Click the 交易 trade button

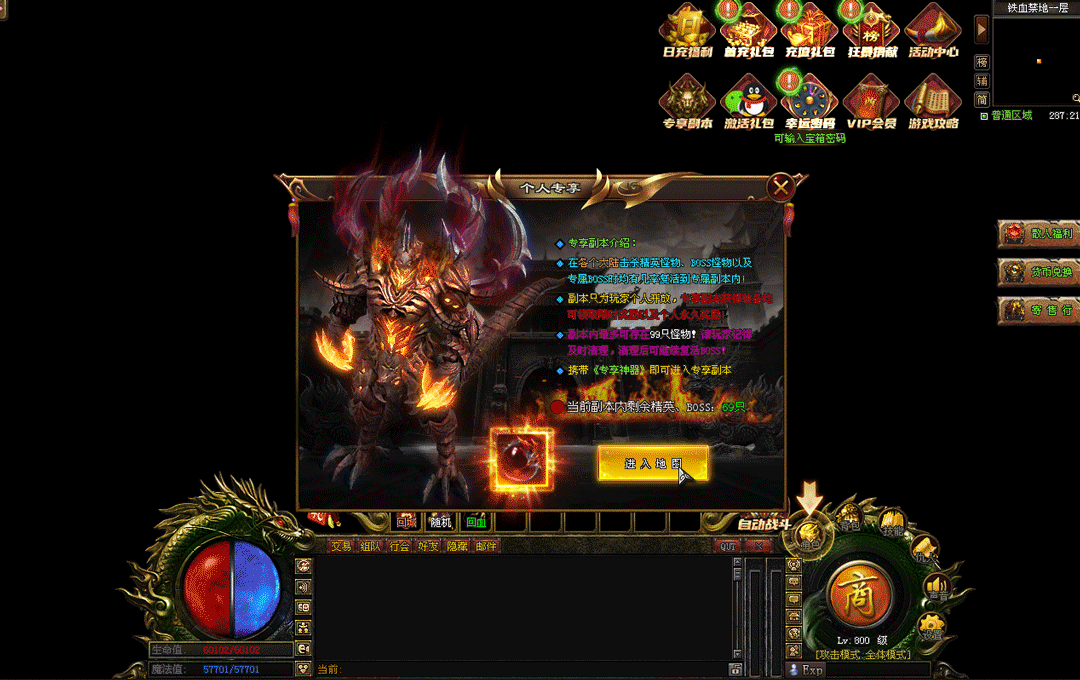pyautogui.click(x=342, y=546)
